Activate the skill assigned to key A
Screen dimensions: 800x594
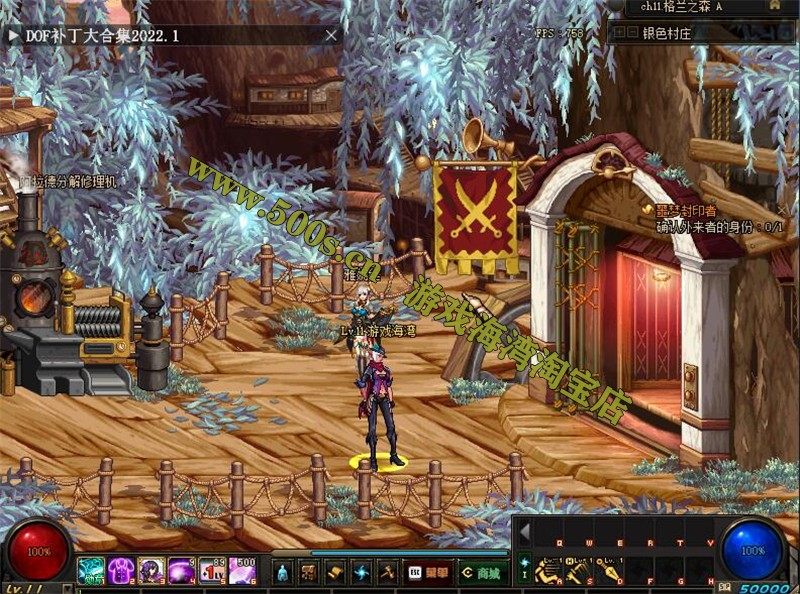click(549, 572)
